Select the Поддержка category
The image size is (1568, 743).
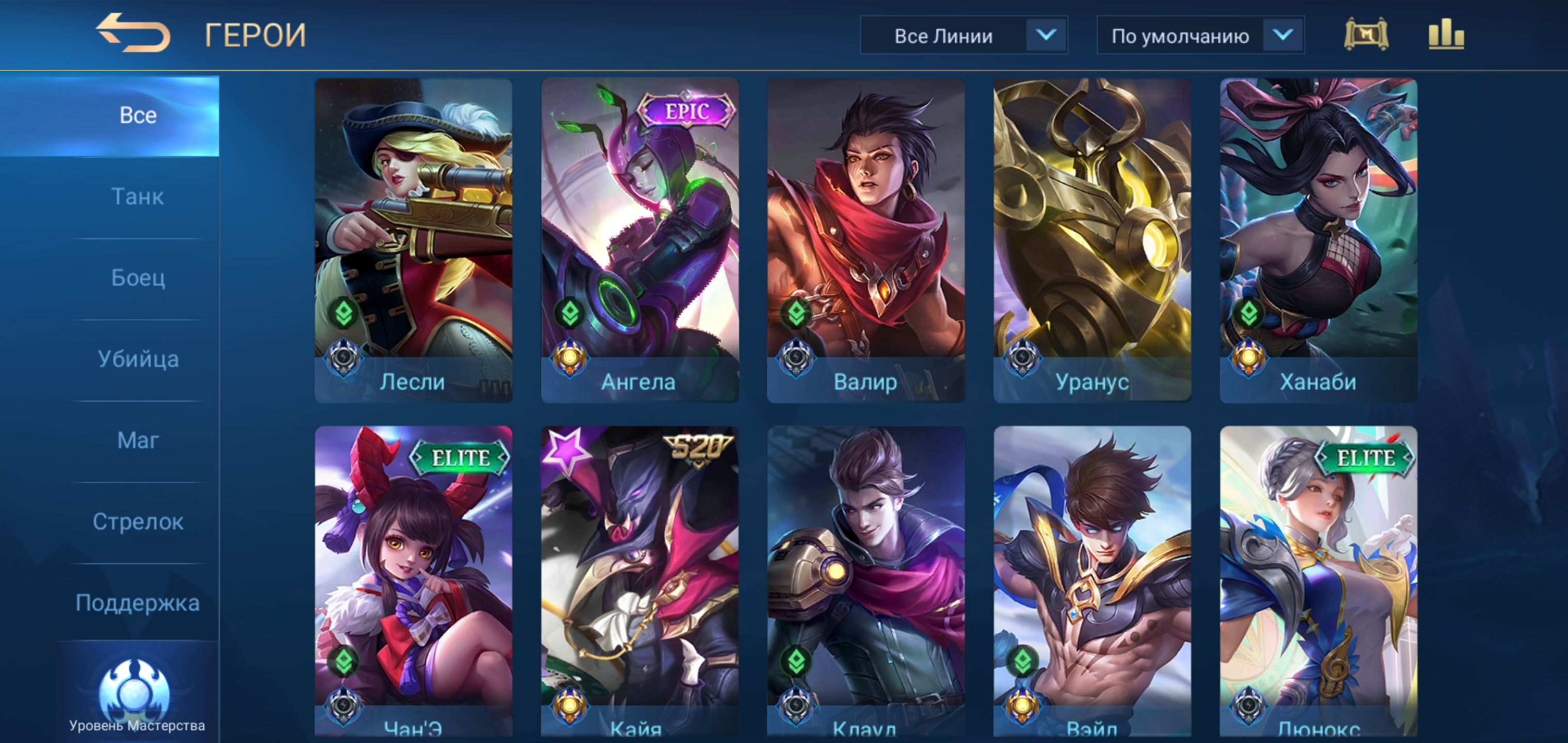click(x=138, y=603)
